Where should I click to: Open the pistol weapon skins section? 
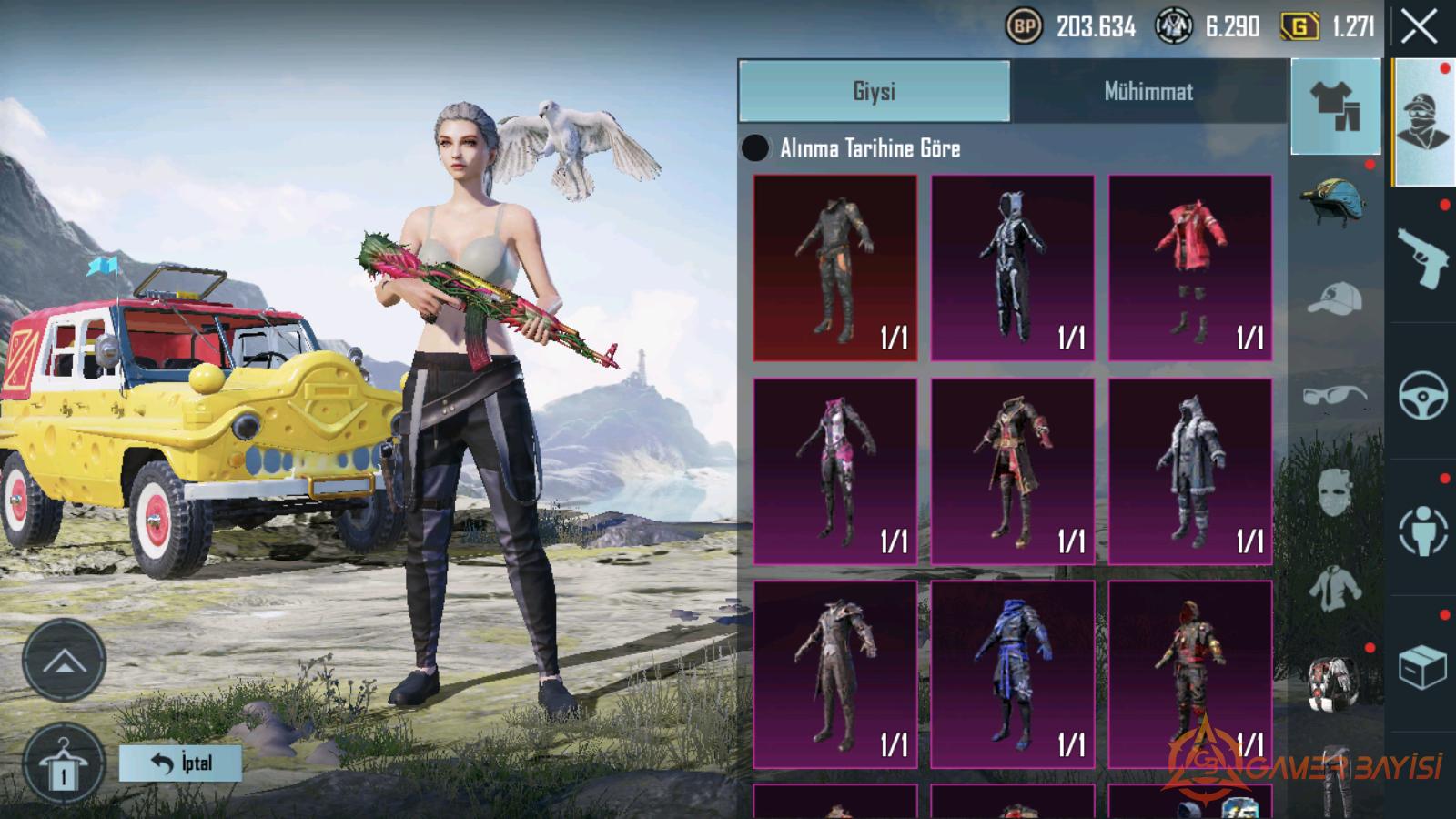point(1422,257)
